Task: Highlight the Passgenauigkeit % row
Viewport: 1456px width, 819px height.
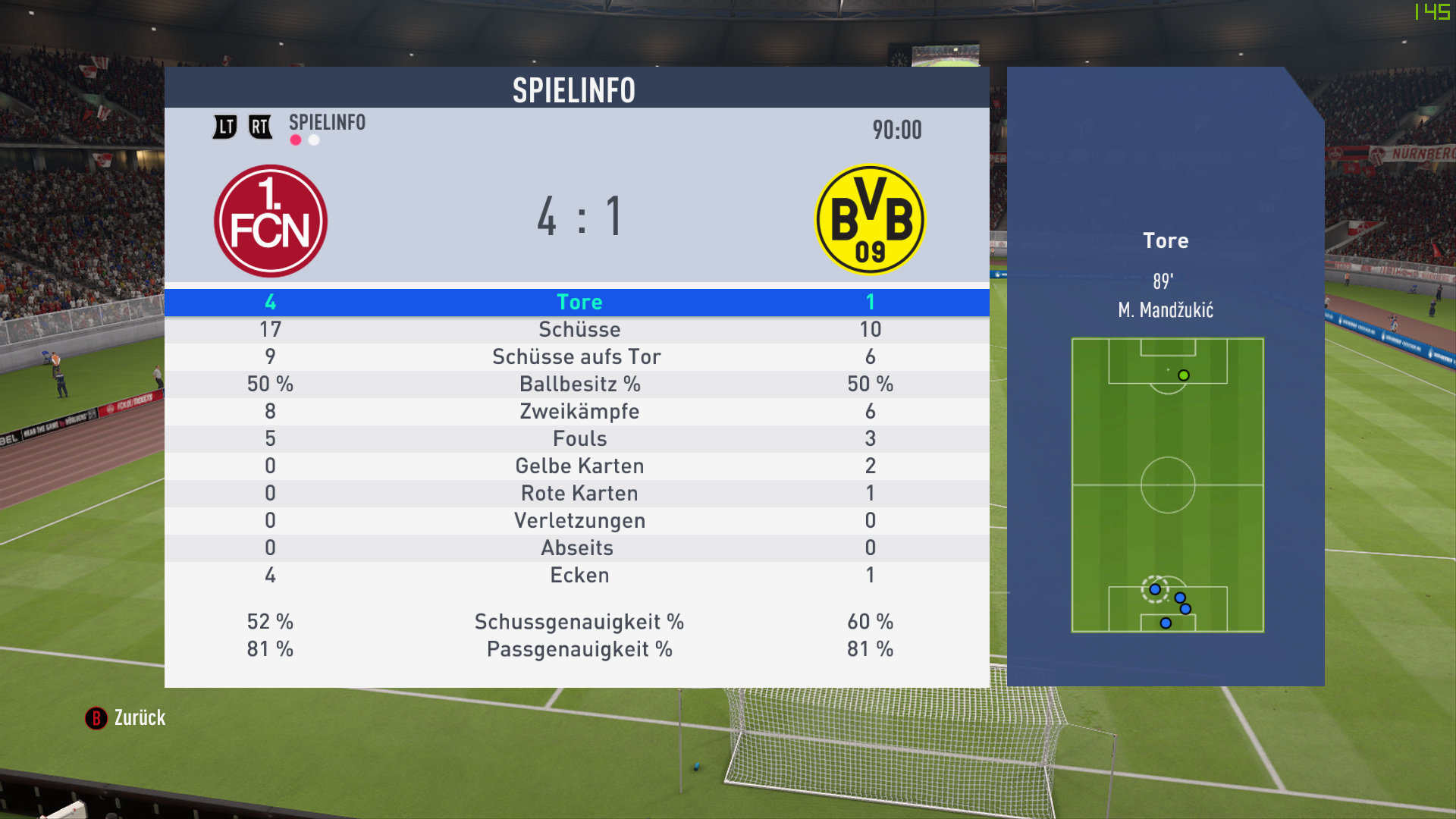Action: pos(579,649)
